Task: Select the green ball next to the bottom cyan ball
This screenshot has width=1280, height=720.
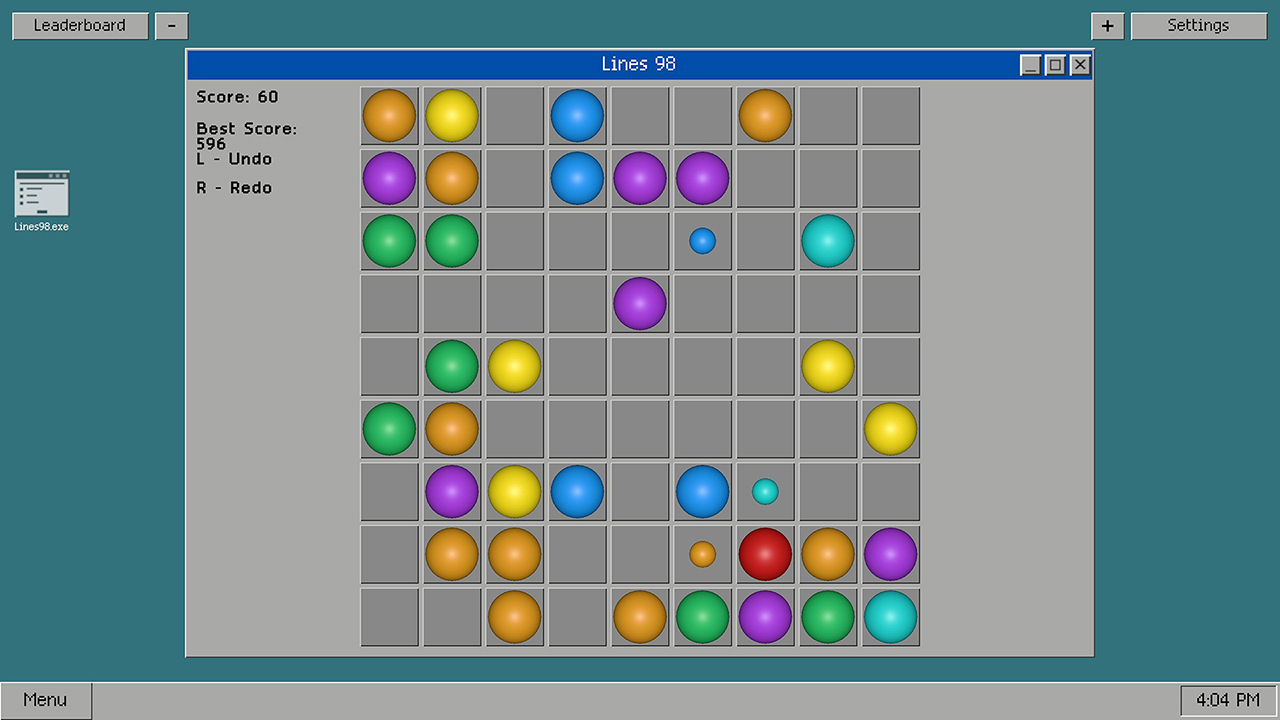Action: (828, 616)
